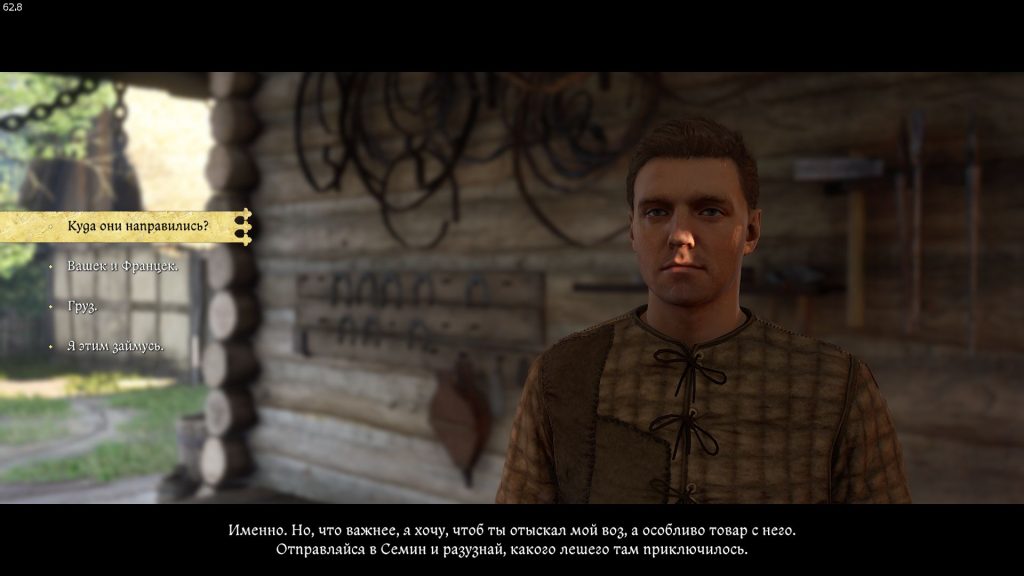Pick the response "Я этим займусь."
The height and width of the screenshot is (576, 1024).
click(115, 346)
